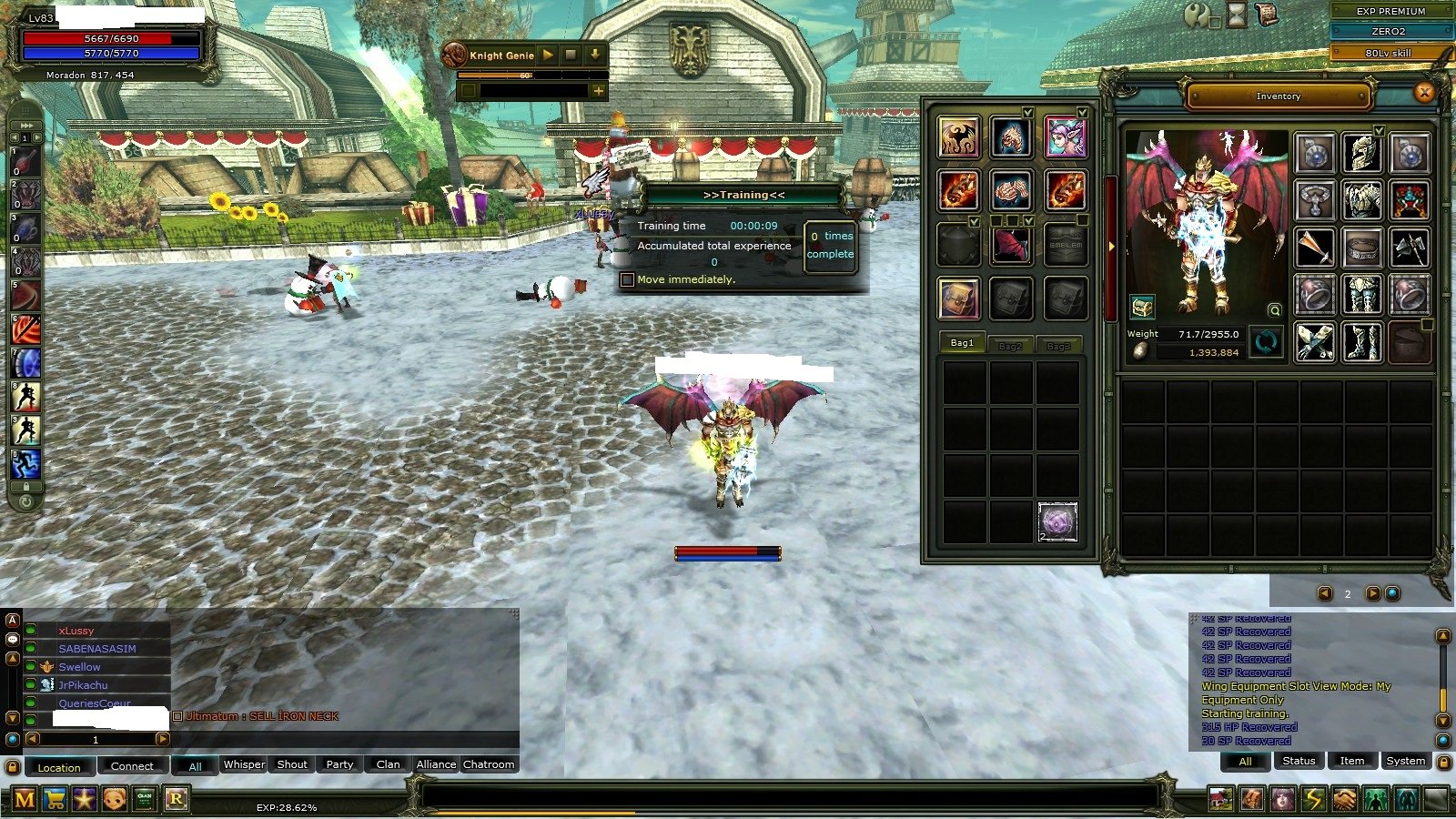Click the gold M menu button
Viewport: 1456px width, 819px height.
[x=25, y=800]
